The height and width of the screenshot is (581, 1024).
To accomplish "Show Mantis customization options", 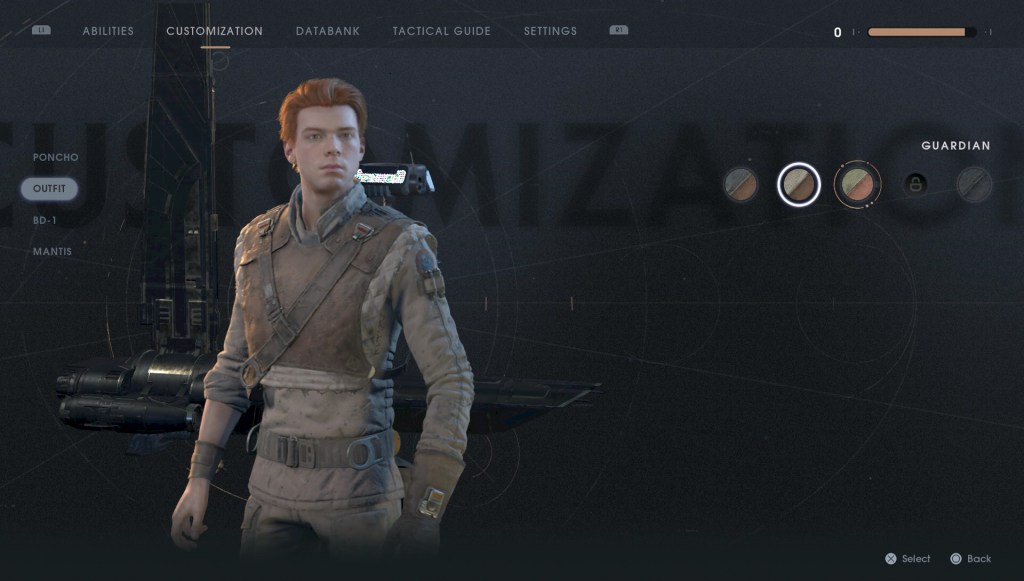I will tap(52, 251).
